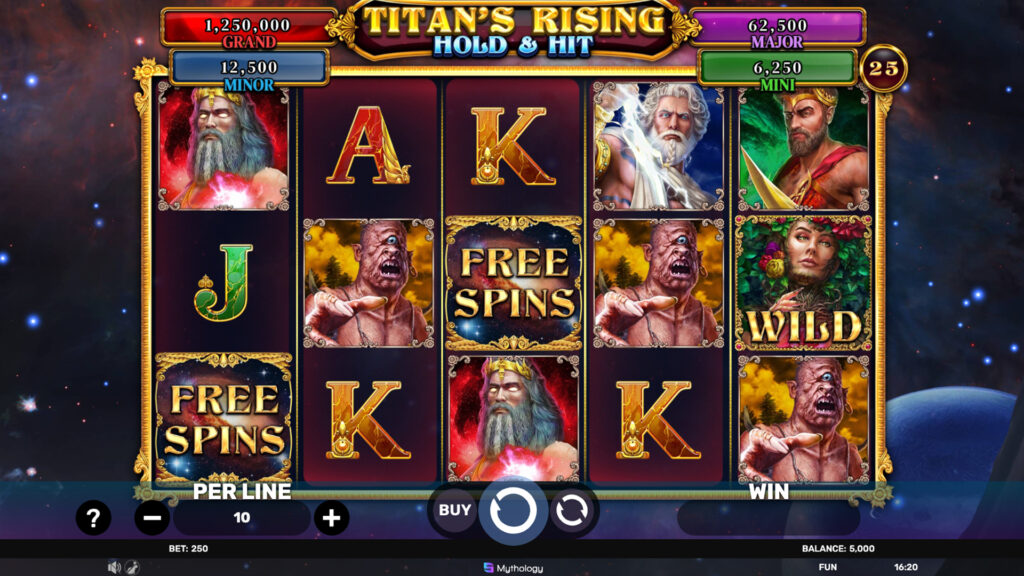Activate the autoplay button
This screenshot has height=576, width=1024.
[571, 511]
